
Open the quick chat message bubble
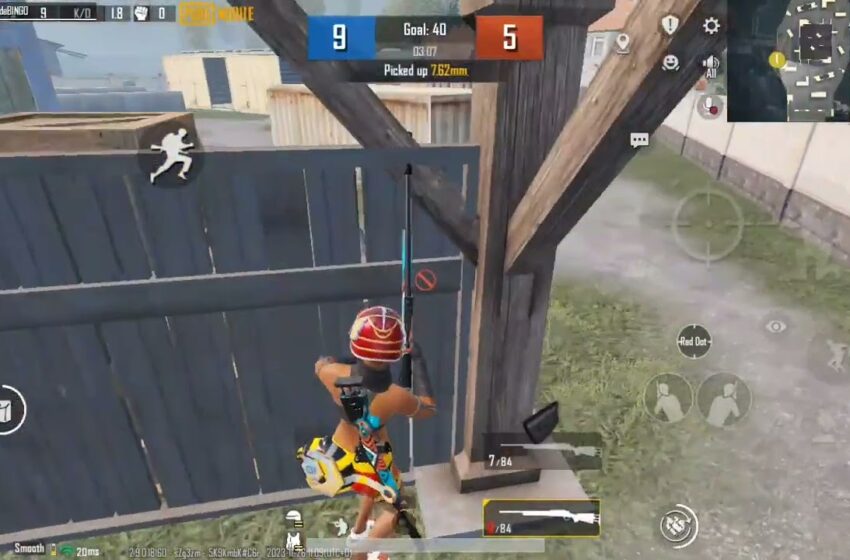(639, 140)
